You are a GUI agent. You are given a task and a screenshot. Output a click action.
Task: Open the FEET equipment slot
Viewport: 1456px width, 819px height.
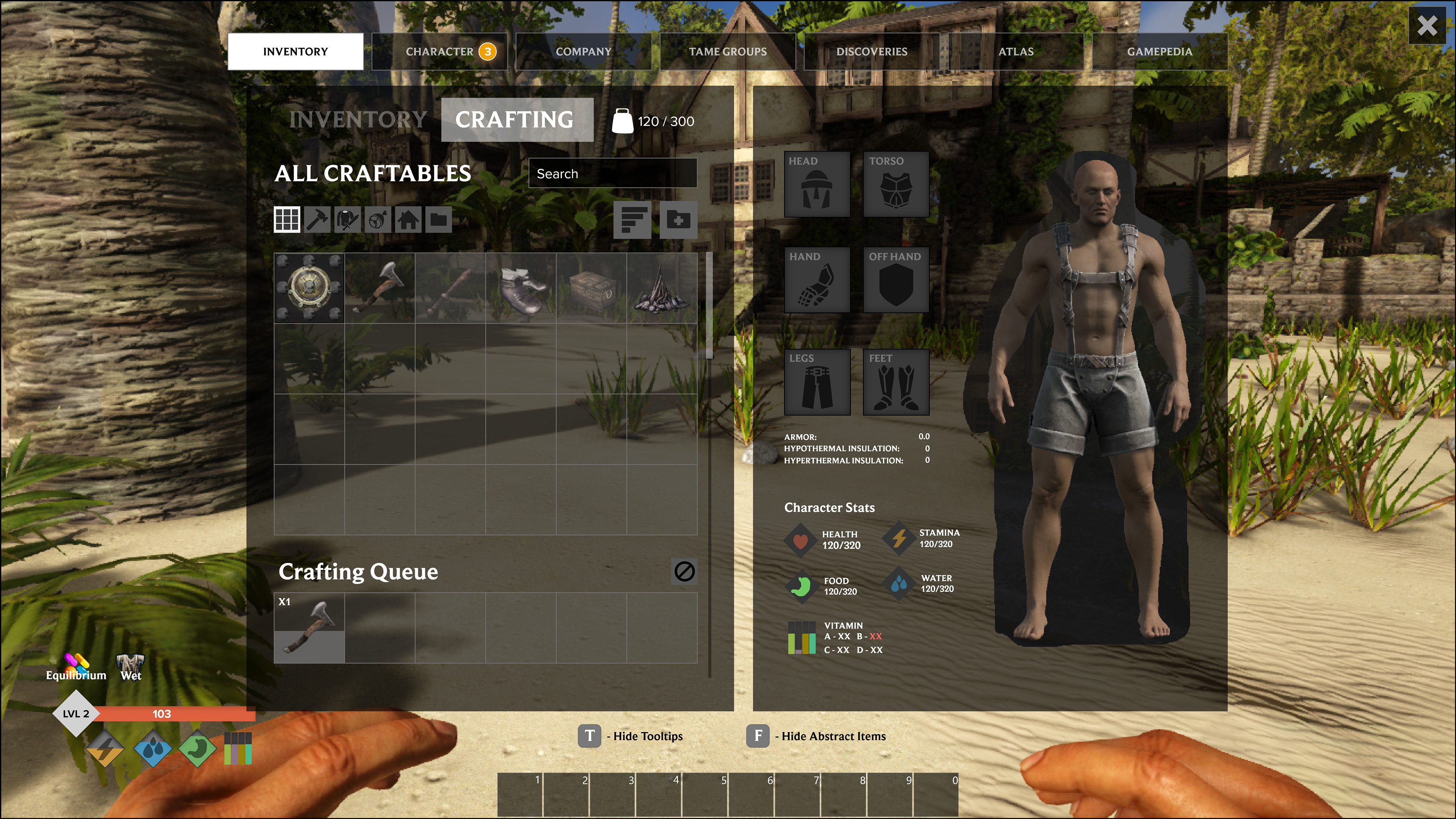pyautogui.click(x=896, y=381)
